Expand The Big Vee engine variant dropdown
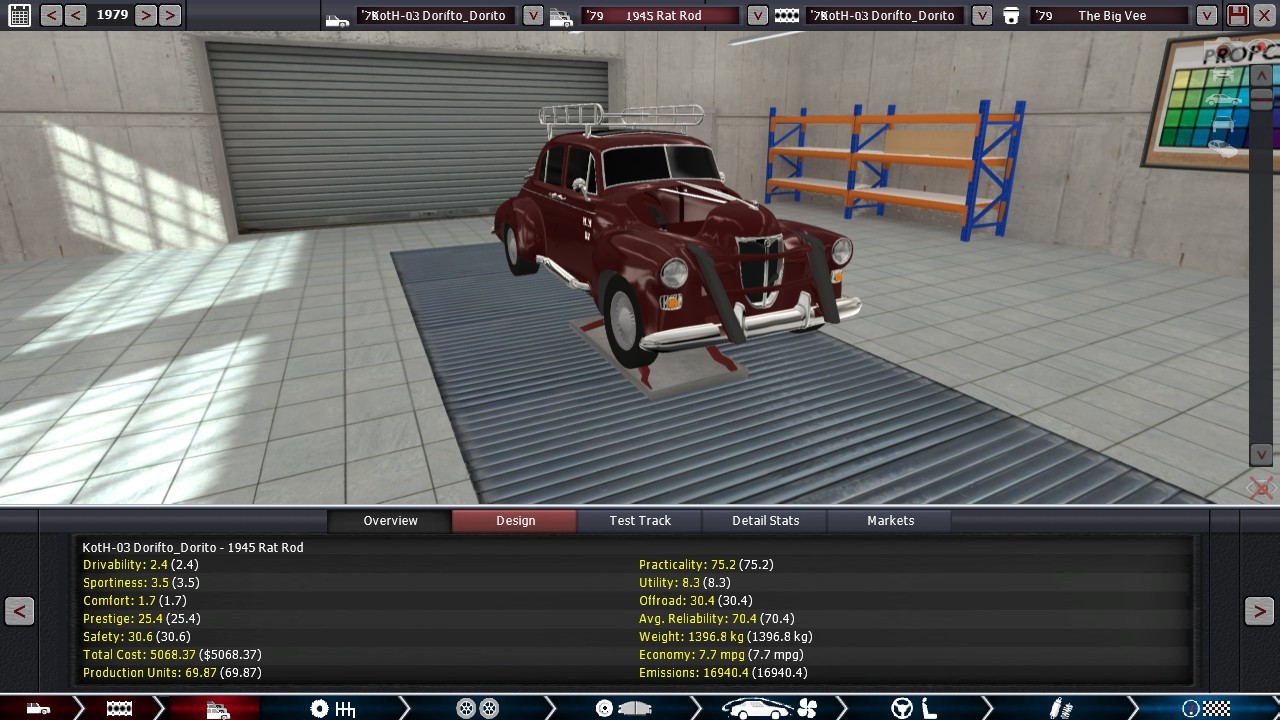The width and height of the screenshot is (1280, 720). coord(1207,15)
